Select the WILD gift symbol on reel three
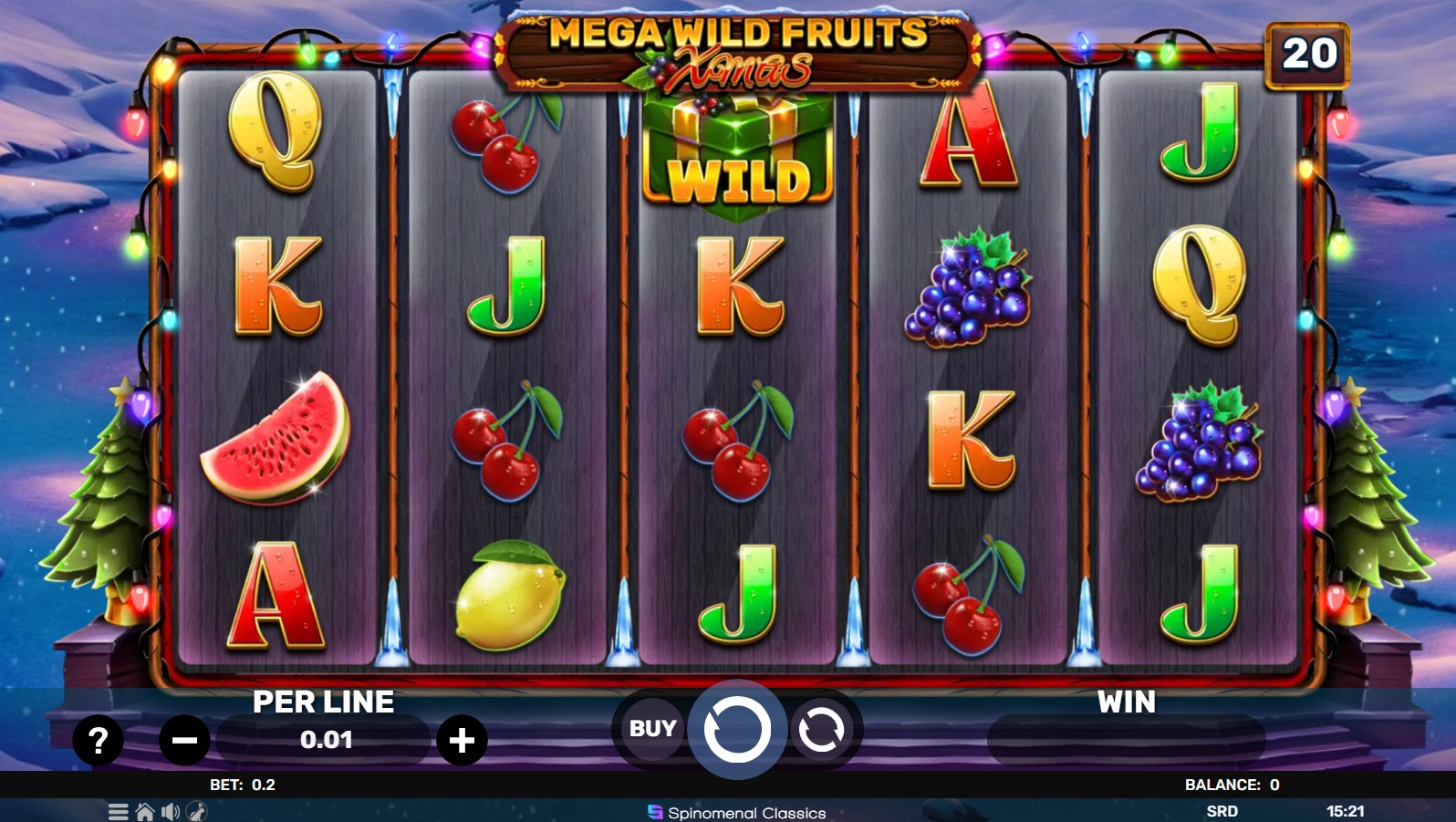Image resolution: width=1456 pixels, height=822 pixels. tap(737, 151)
